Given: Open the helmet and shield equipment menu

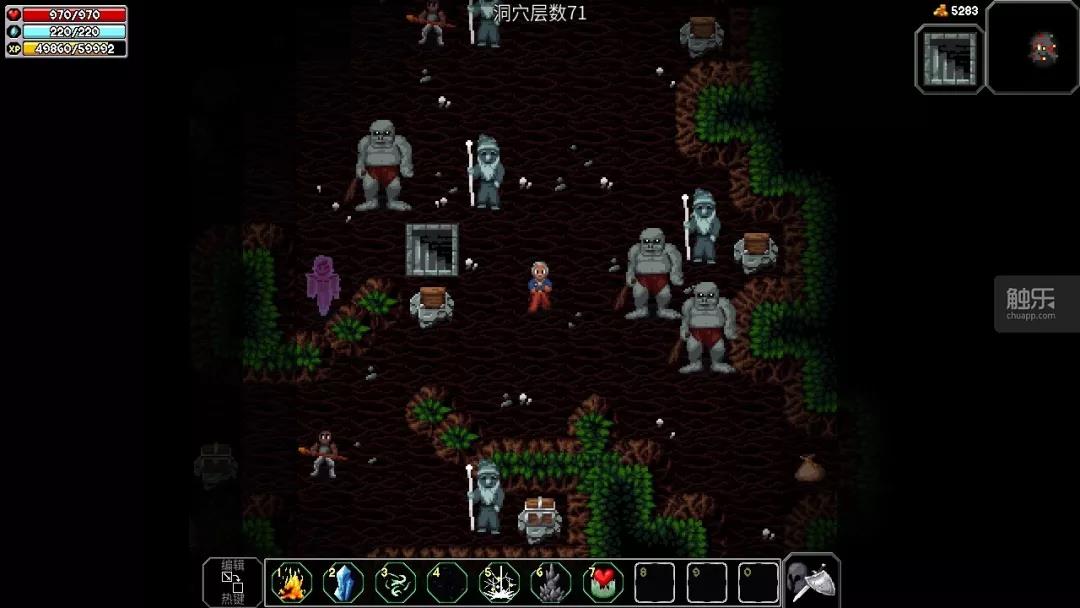Looking at the screenshot, I should click(811, 581).
